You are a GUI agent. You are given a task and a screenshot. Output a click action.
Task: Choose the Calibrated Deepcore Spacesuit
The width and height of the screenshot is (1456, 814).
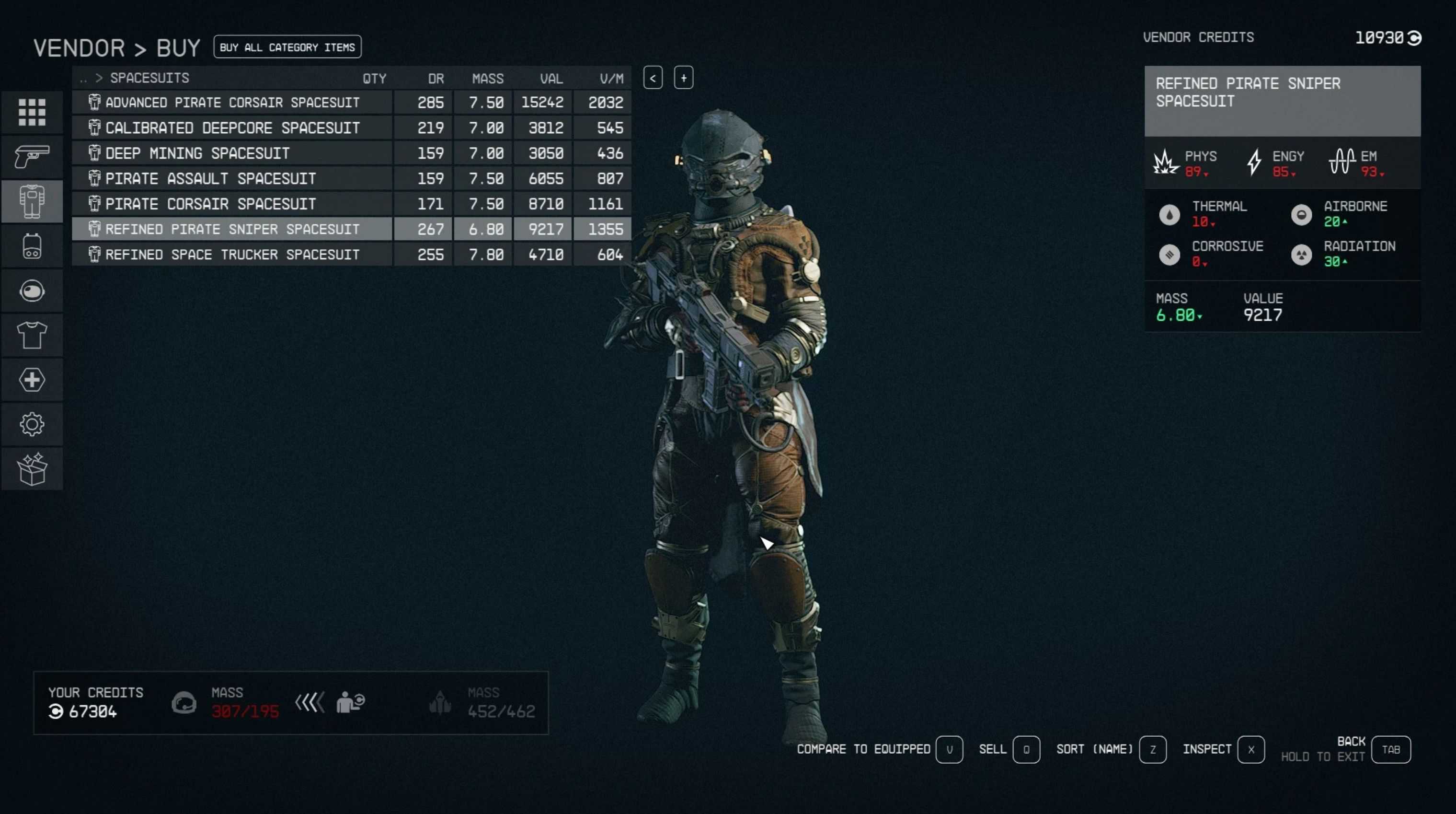point(232,128)
